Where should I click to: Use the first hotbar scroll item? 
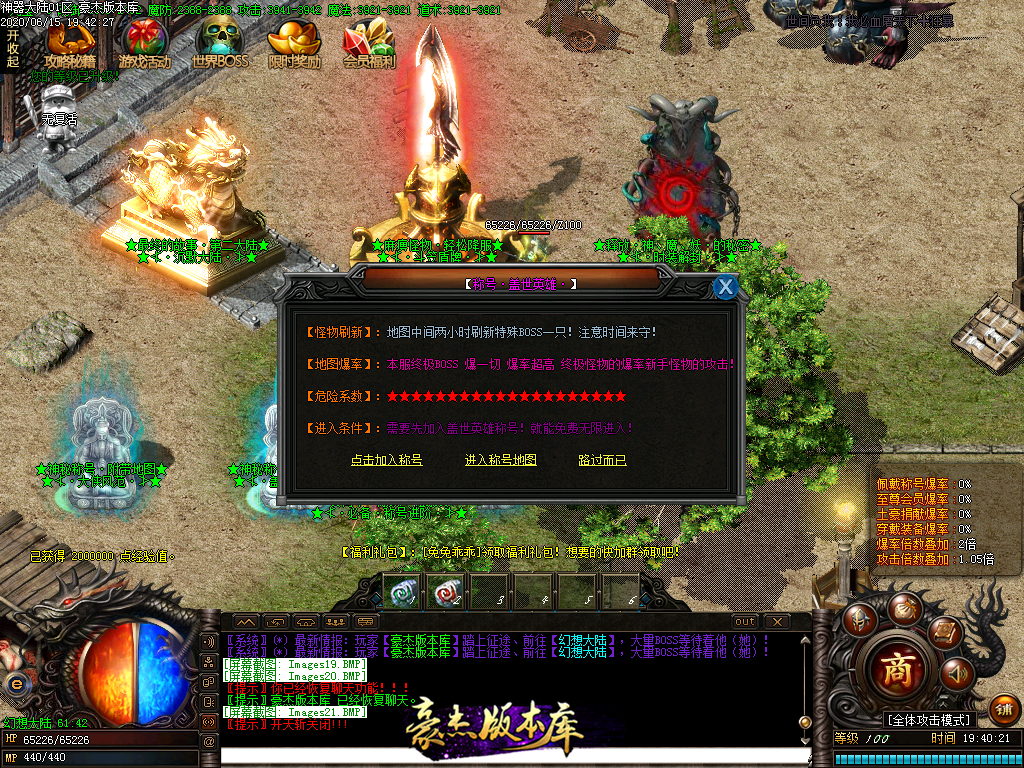point(401,591)
